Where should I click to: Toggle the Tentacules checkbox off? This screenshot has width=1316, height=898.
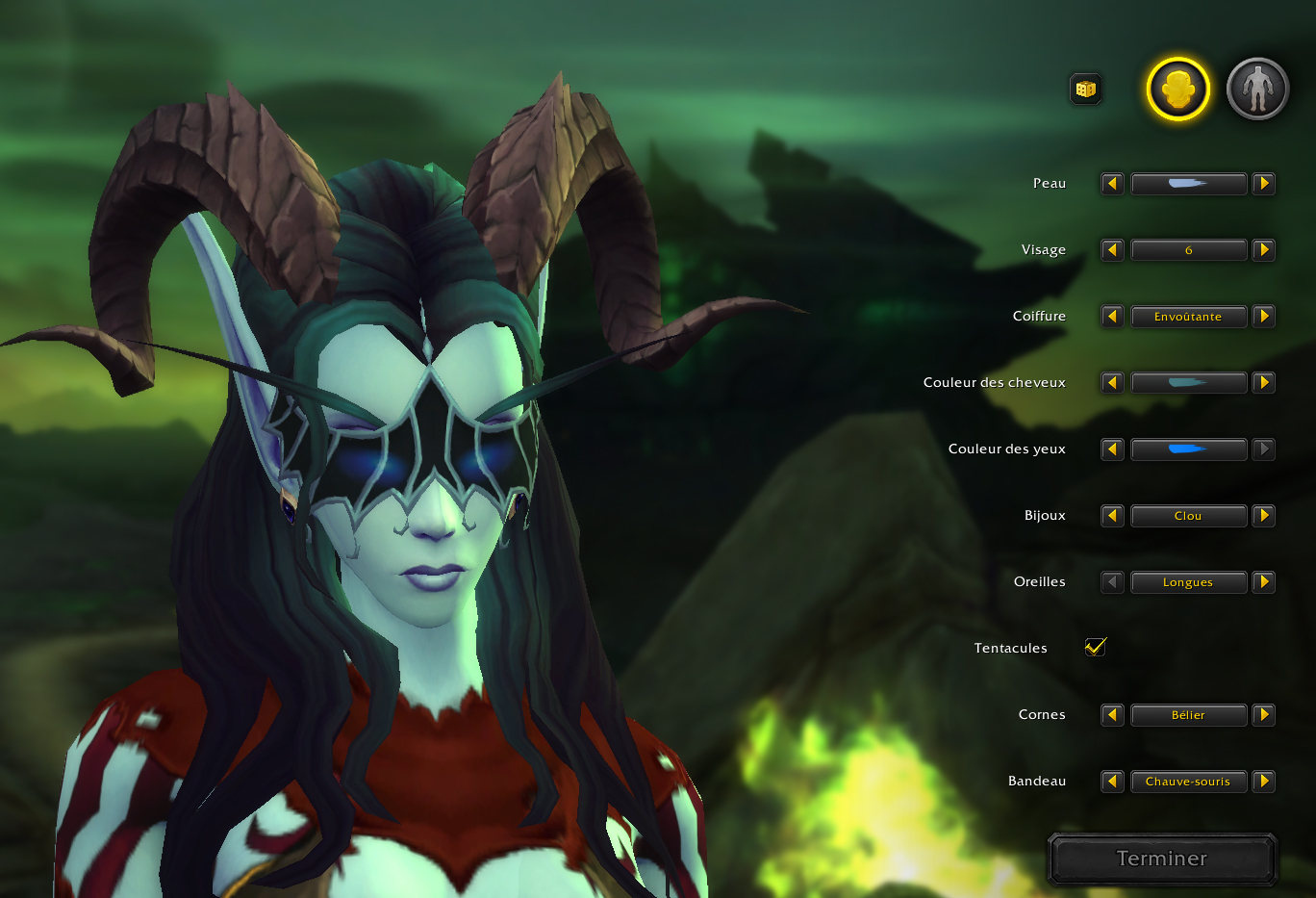[x=1096, y=647]
